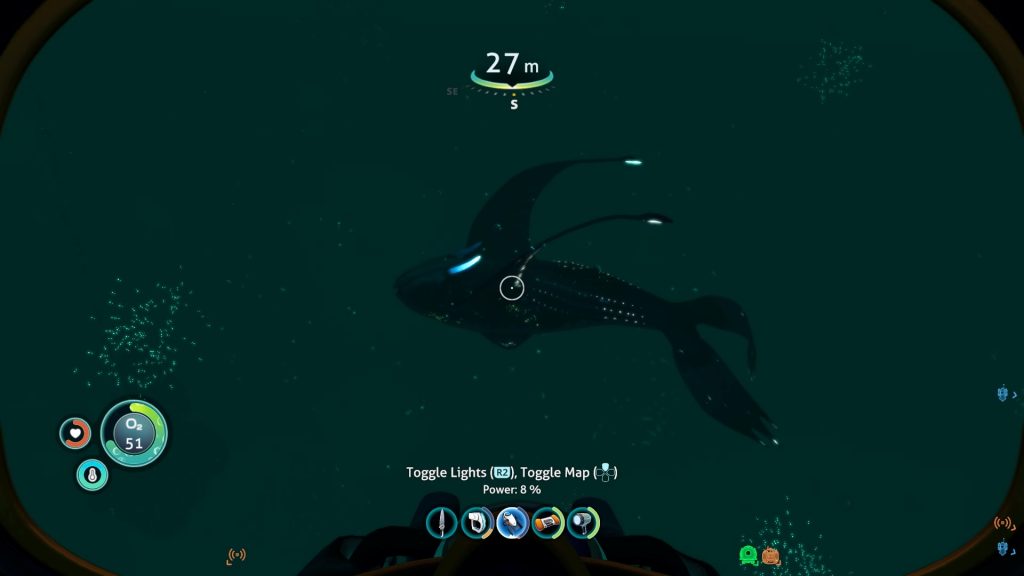The image size is (1024, 576).
Task: Click the orange signal ping at bottom left
Action: click(237, 555)
